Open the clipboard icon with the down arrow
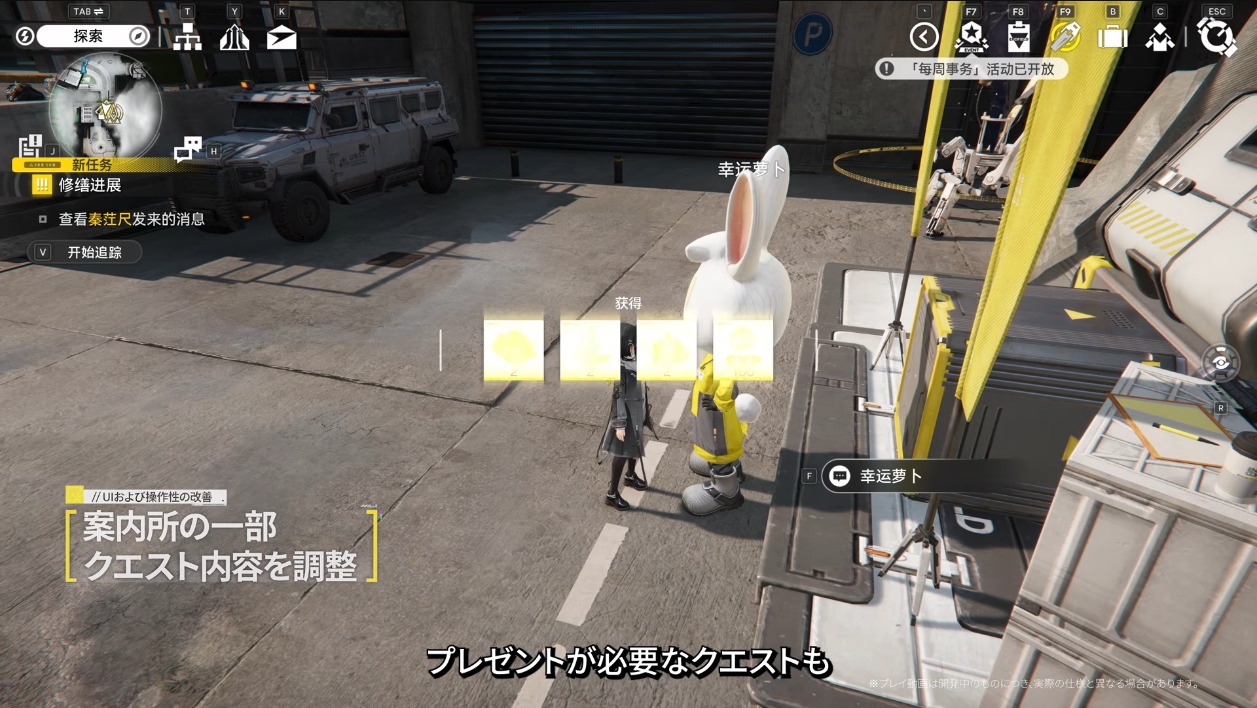The width and height of the screenshot is (1257, 708). coord(1018,38)
